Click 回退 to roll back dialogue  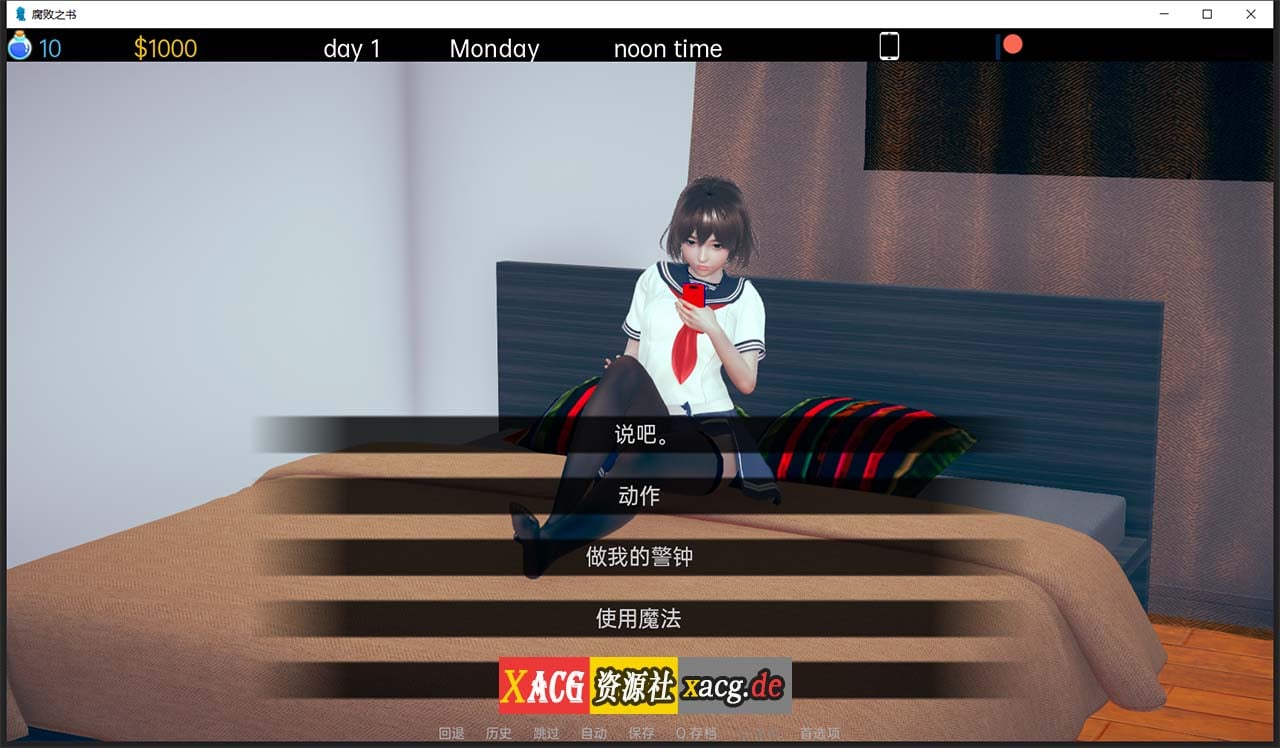(450, 733)
